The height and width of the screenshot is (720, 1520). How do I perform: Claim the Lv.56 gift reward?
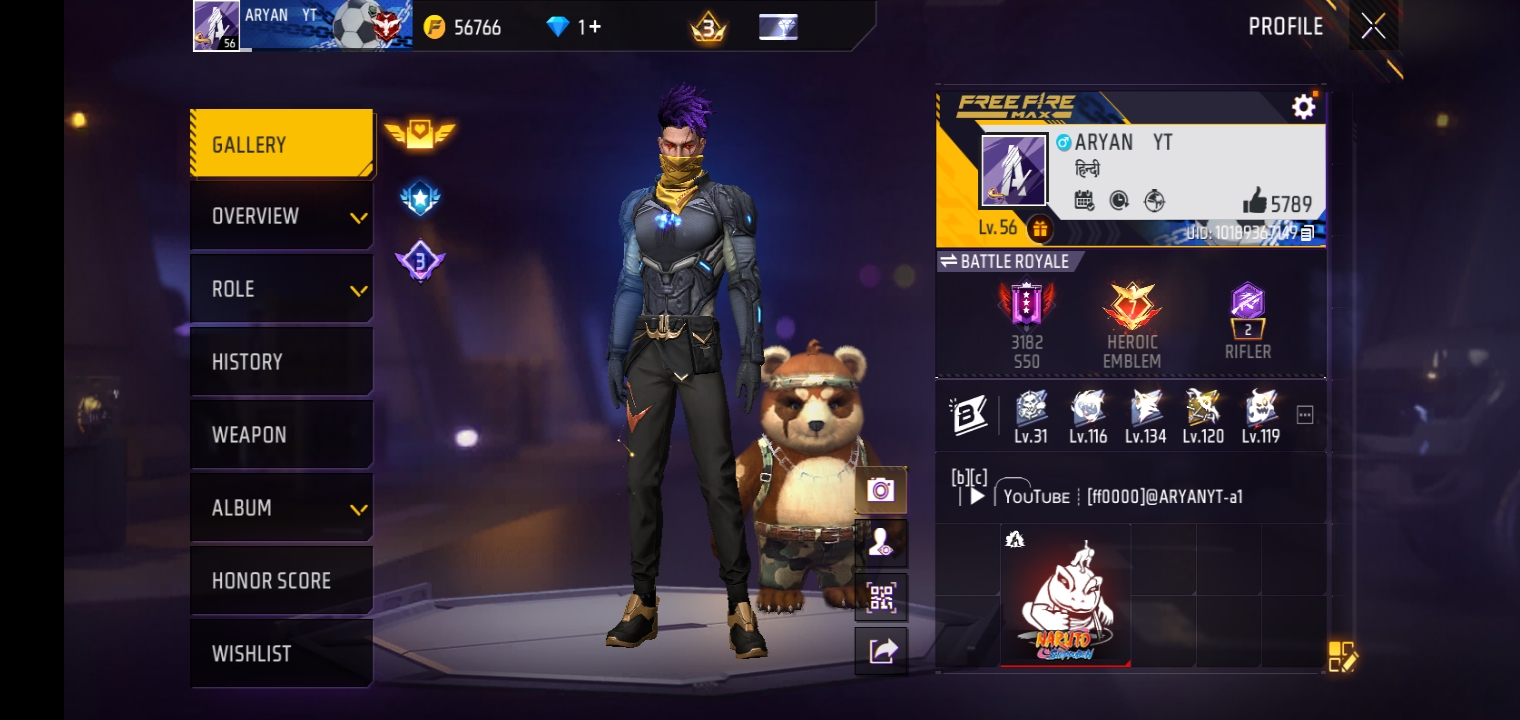pos(1041,230)
